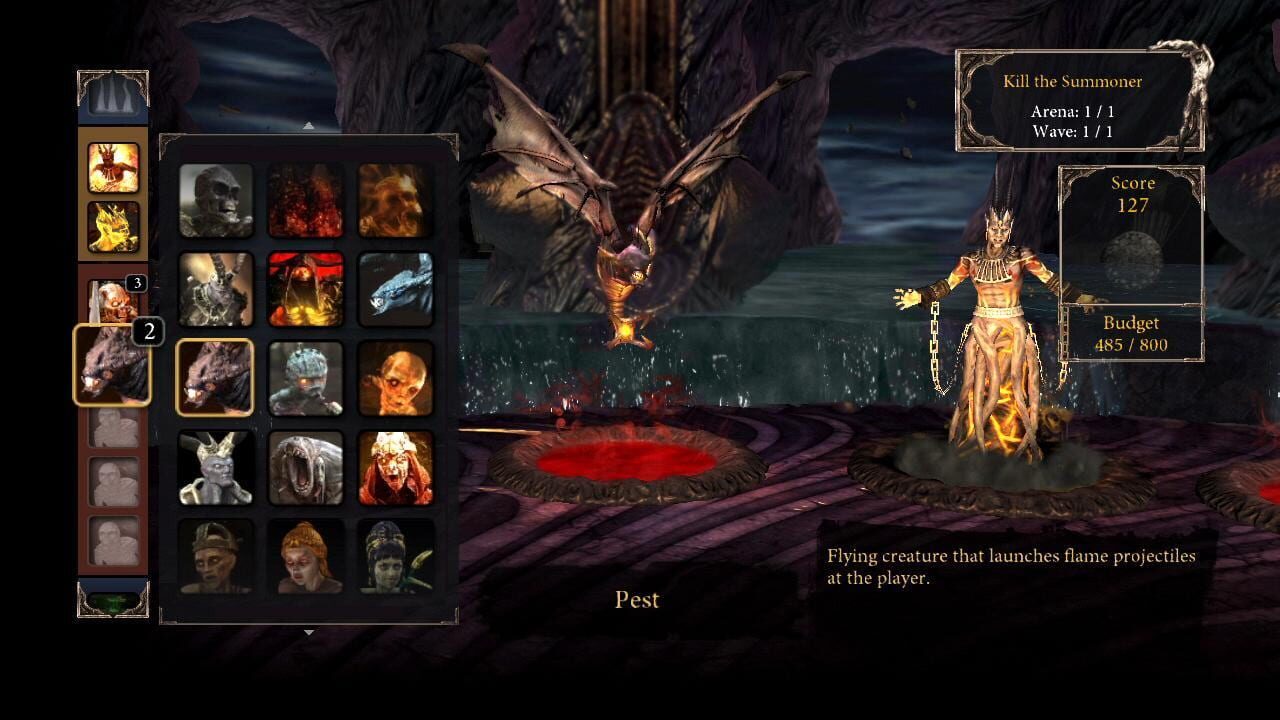Select the Pest slot marked with 2

point(113,362)
